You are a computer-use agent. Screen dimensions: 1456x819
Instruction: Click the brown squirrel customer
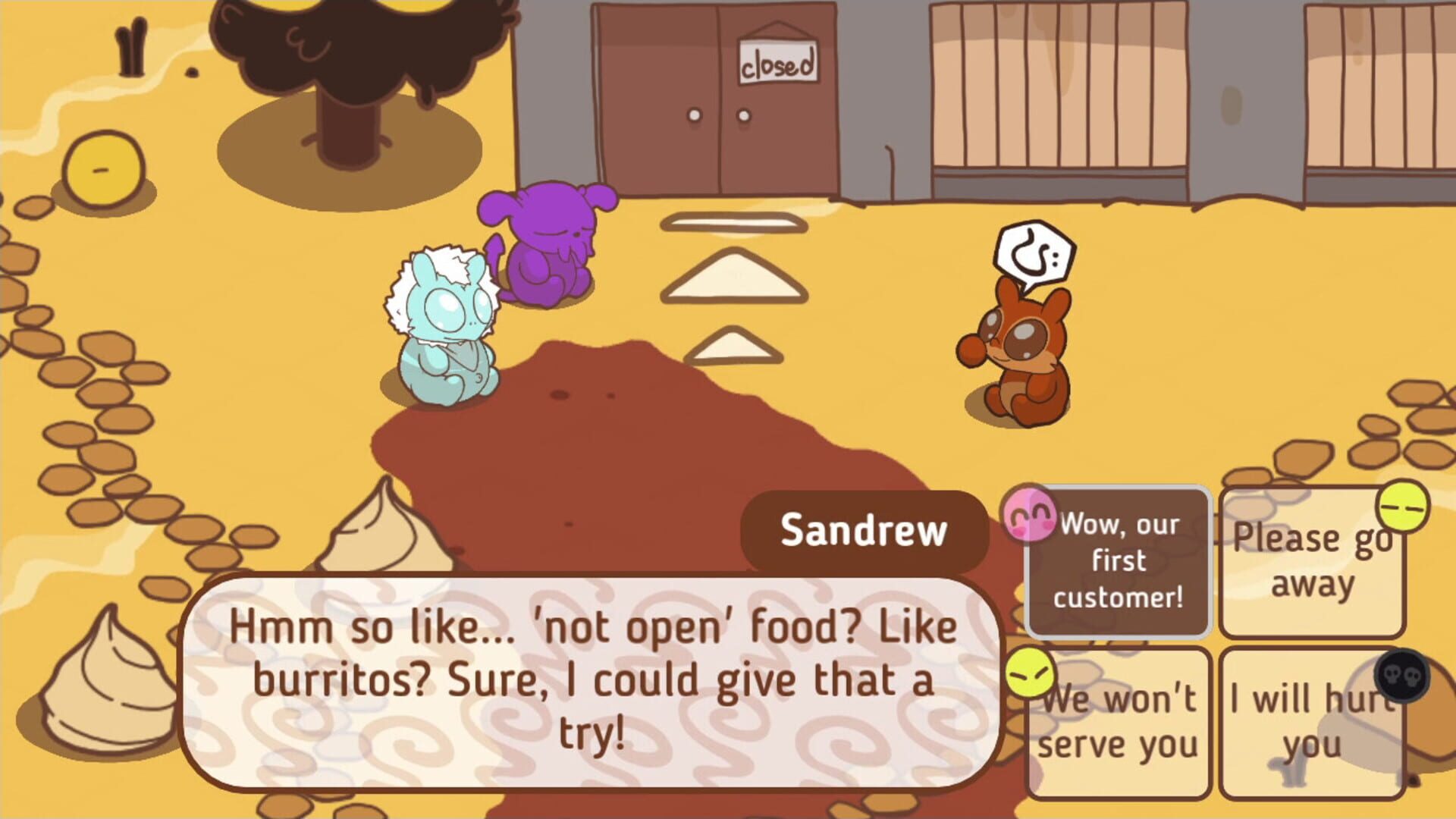tap(1024, 356)
